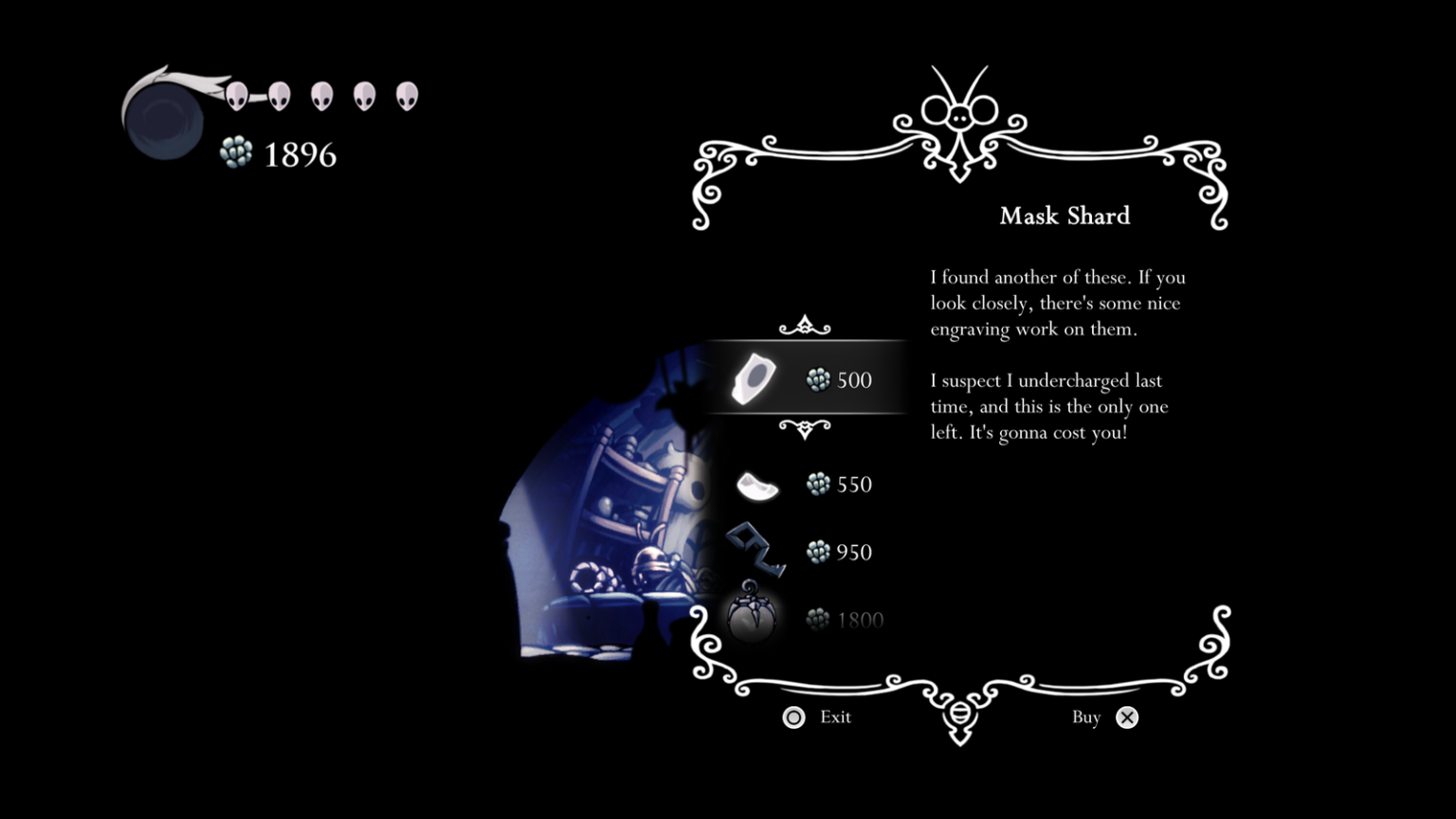Select the Mask Shard item icon priced 500

click(x=754, y=377)
